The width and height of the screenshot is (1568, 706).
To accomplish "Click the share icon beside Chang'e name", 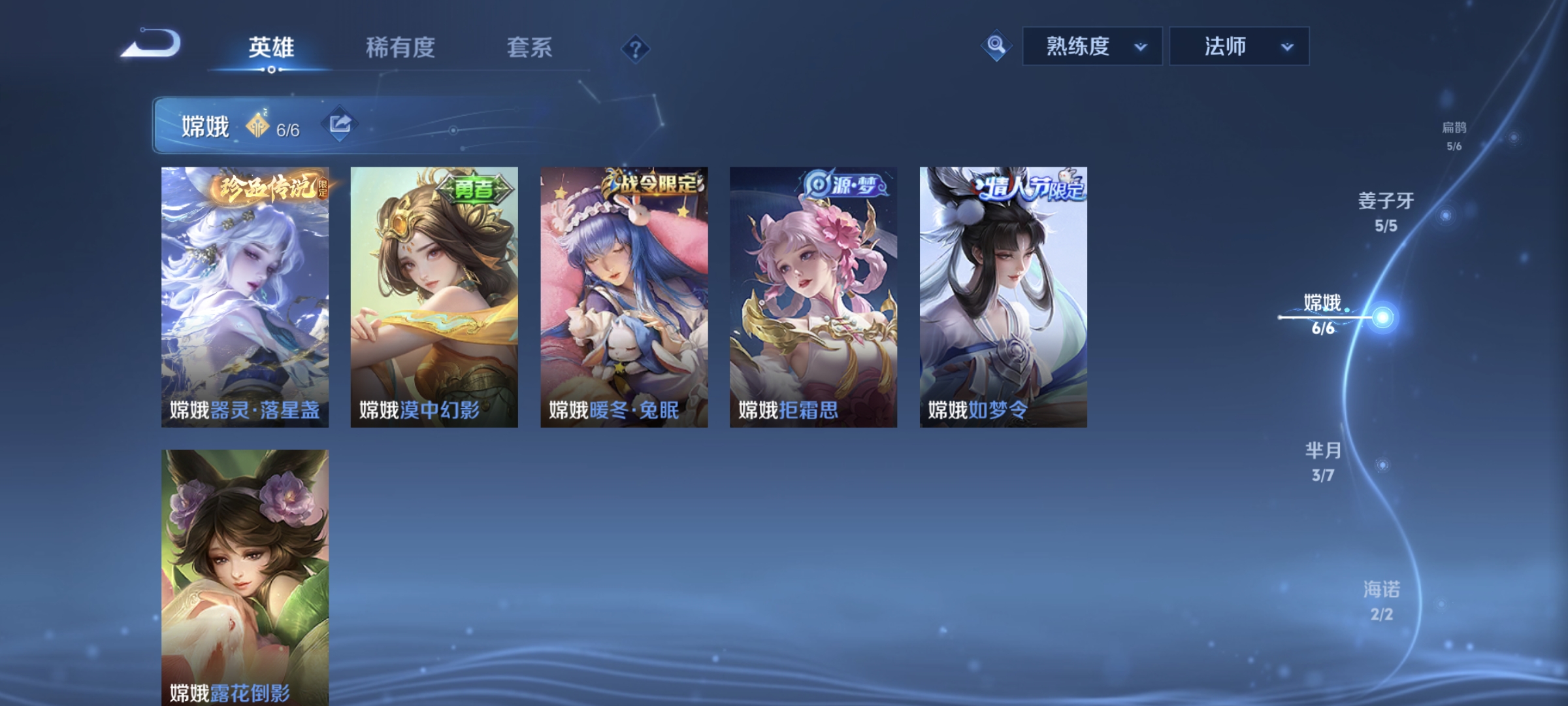I will [x=339, y=124].
